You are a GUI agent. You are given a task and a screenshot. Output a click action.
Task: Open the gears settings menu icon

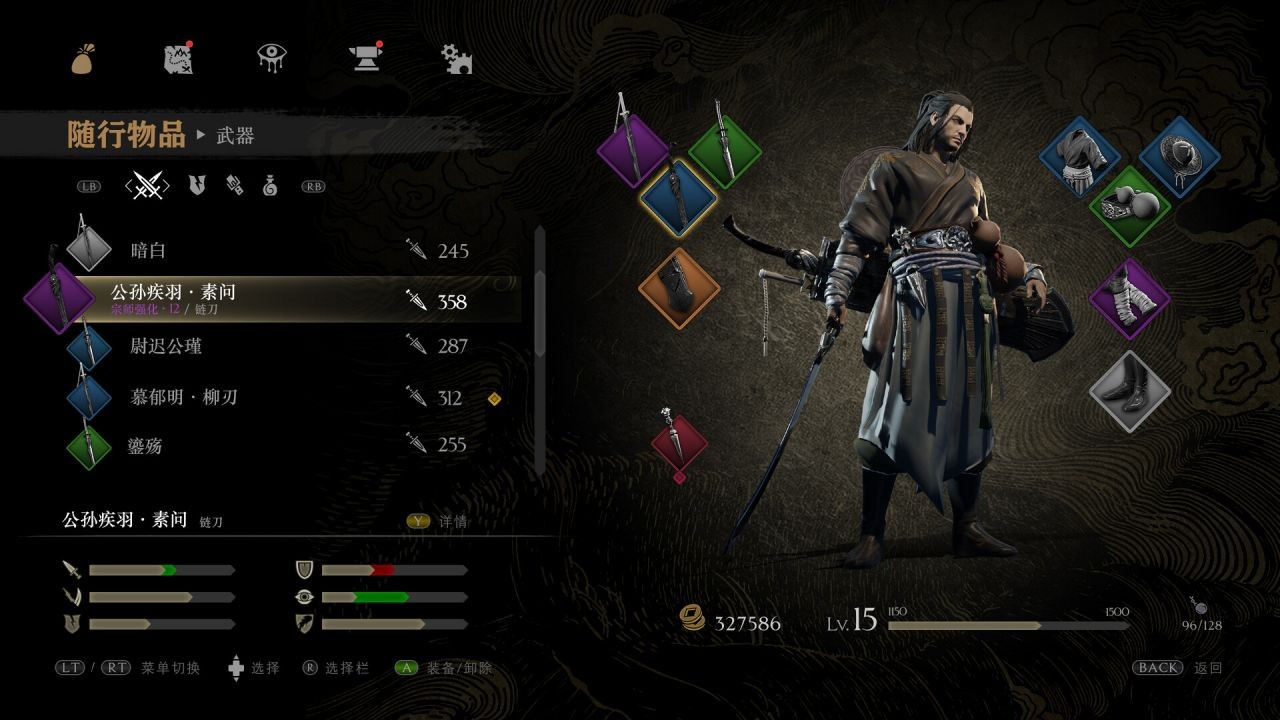(x=457, y=59)
